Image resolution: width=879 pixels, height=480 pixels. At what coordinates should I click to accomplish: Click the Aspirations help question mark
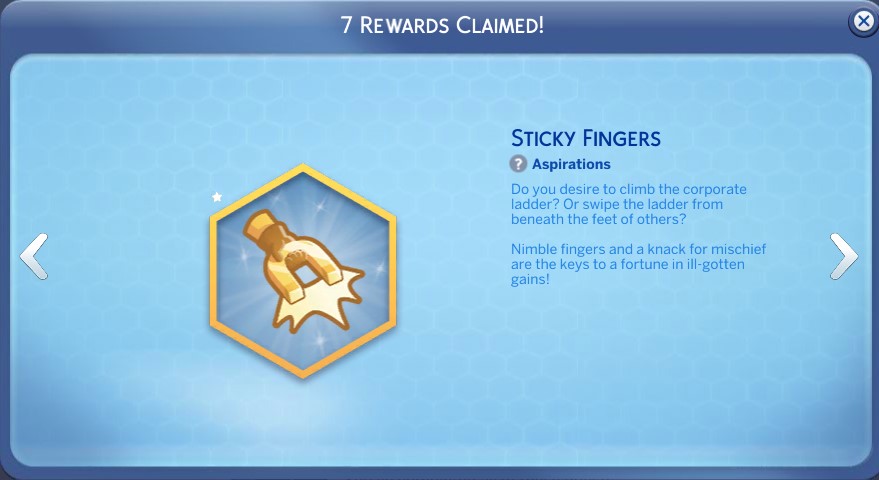coord(518,164)
